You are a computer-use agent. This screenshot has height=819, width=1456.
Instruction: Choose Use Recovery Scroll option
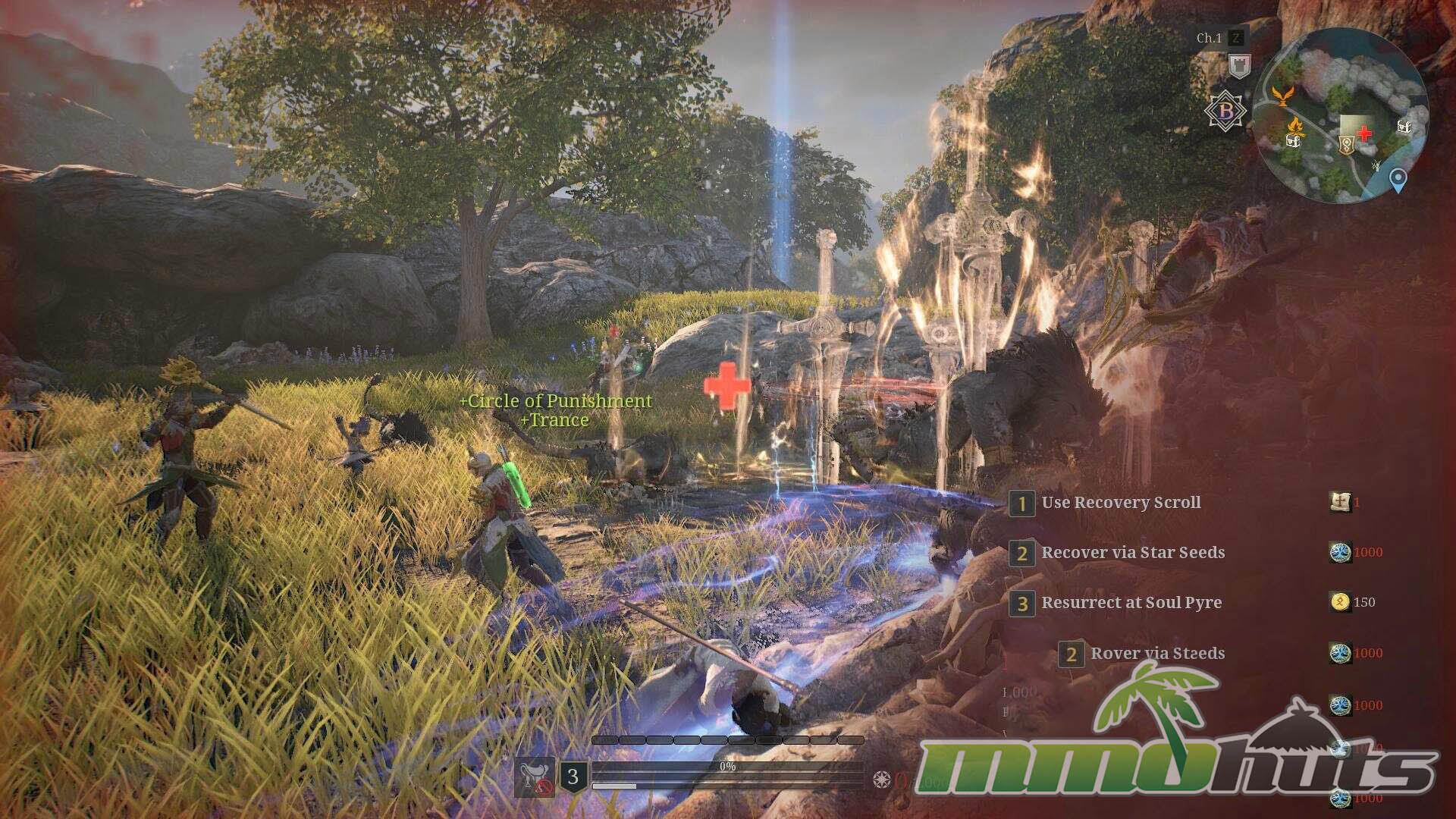point(1120,503)
